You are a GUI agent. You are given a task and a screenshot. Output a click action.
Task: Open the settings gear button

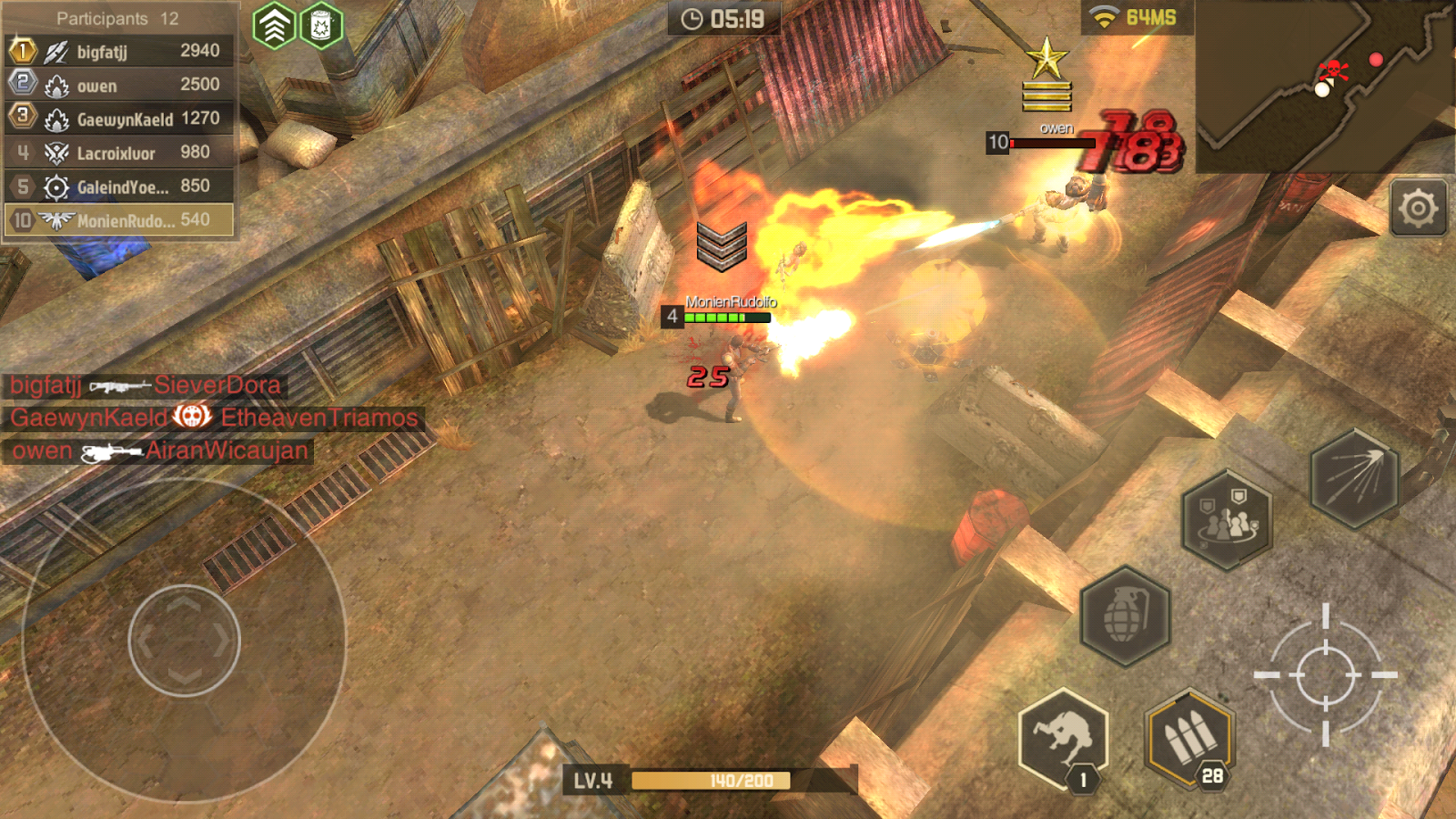(1418, 208)
